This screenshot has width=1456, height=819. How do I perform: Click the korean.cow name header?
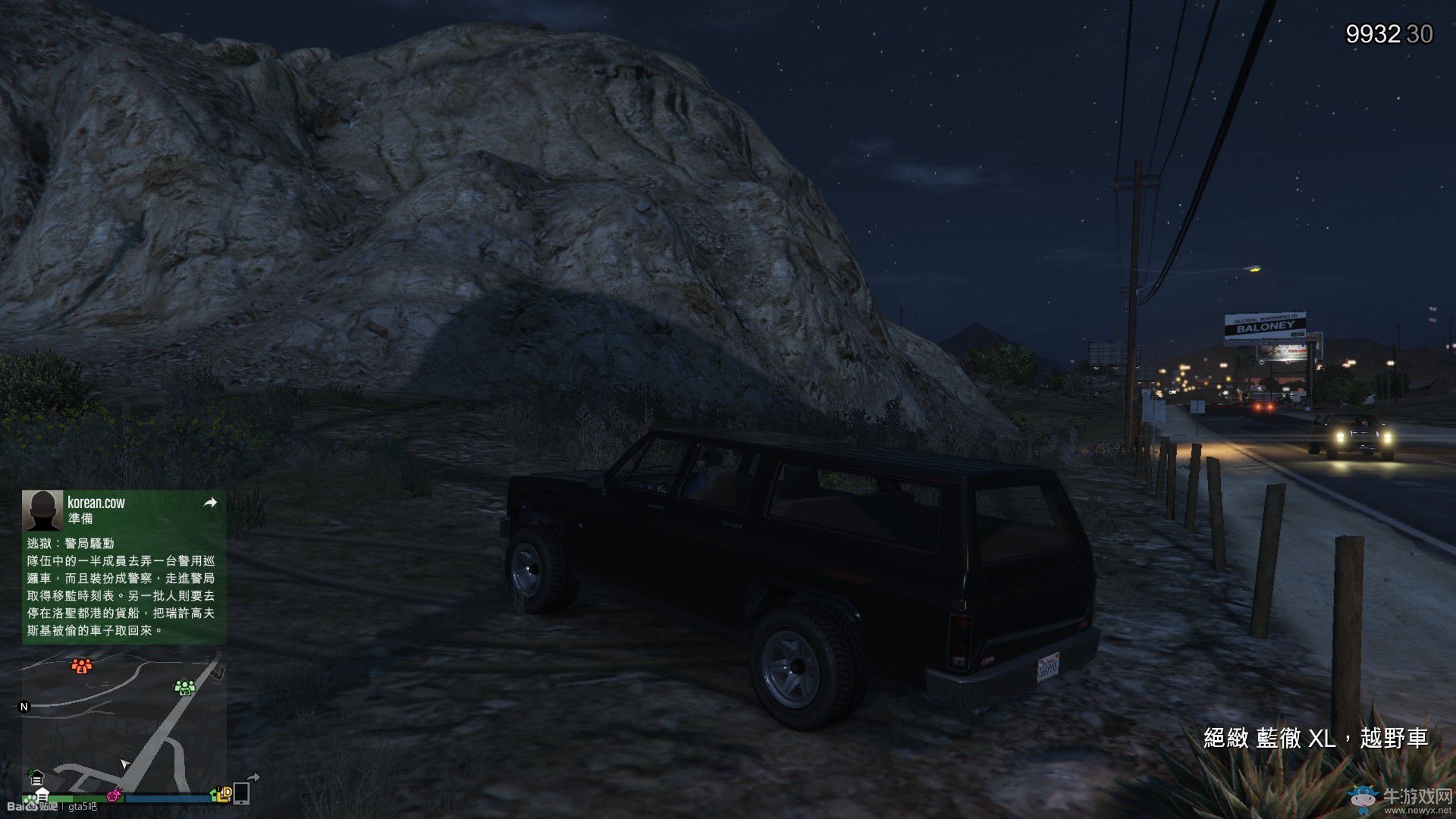(x=97, y=500)
